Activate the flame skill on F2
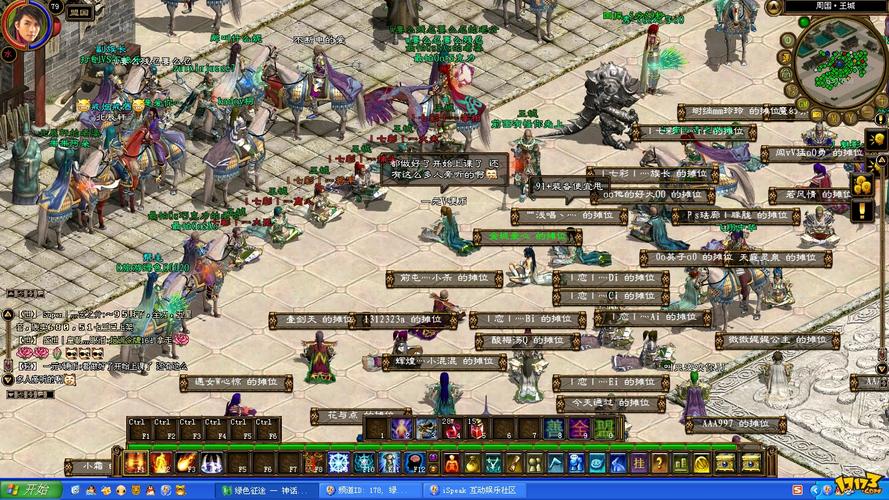The width and height of the screenshot is (889, 500). point(161,463)
